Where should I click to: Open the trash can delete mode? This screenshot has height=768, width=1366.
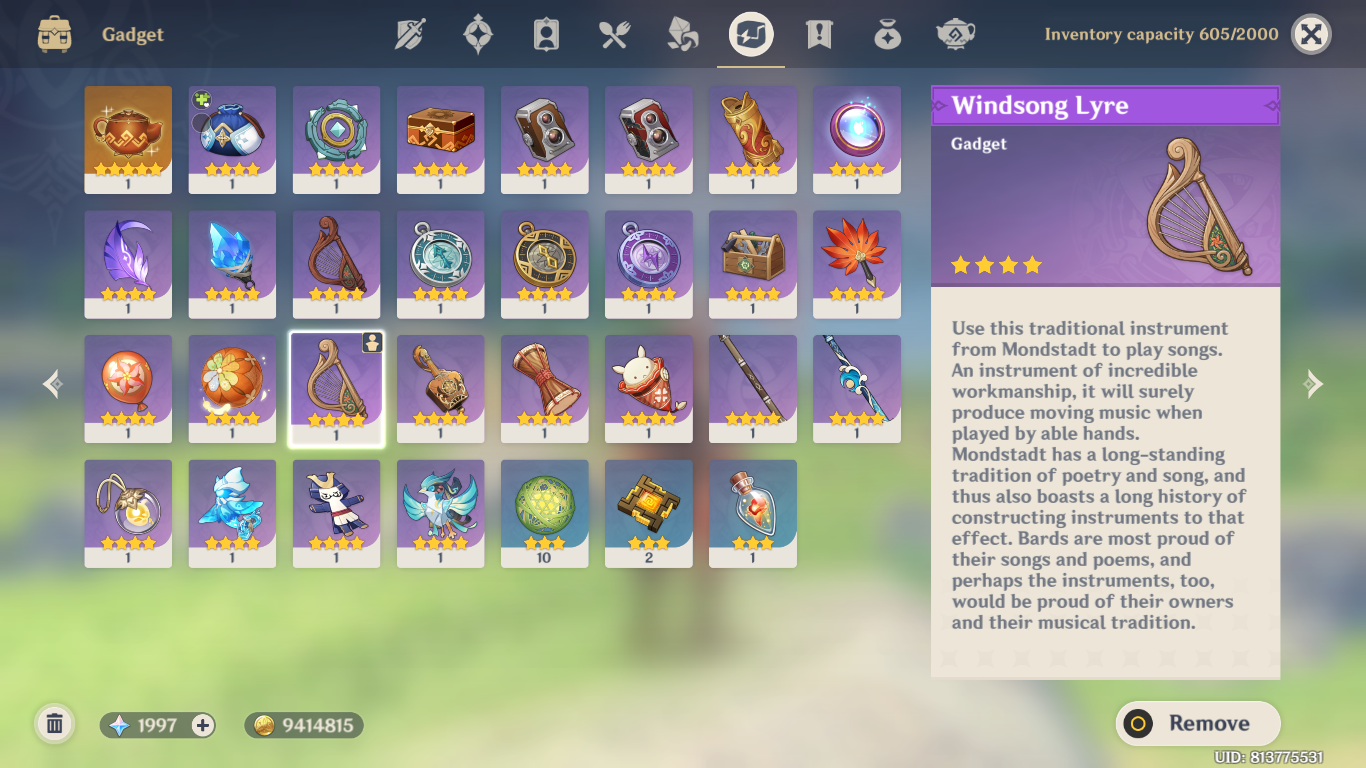click(55, 724)
